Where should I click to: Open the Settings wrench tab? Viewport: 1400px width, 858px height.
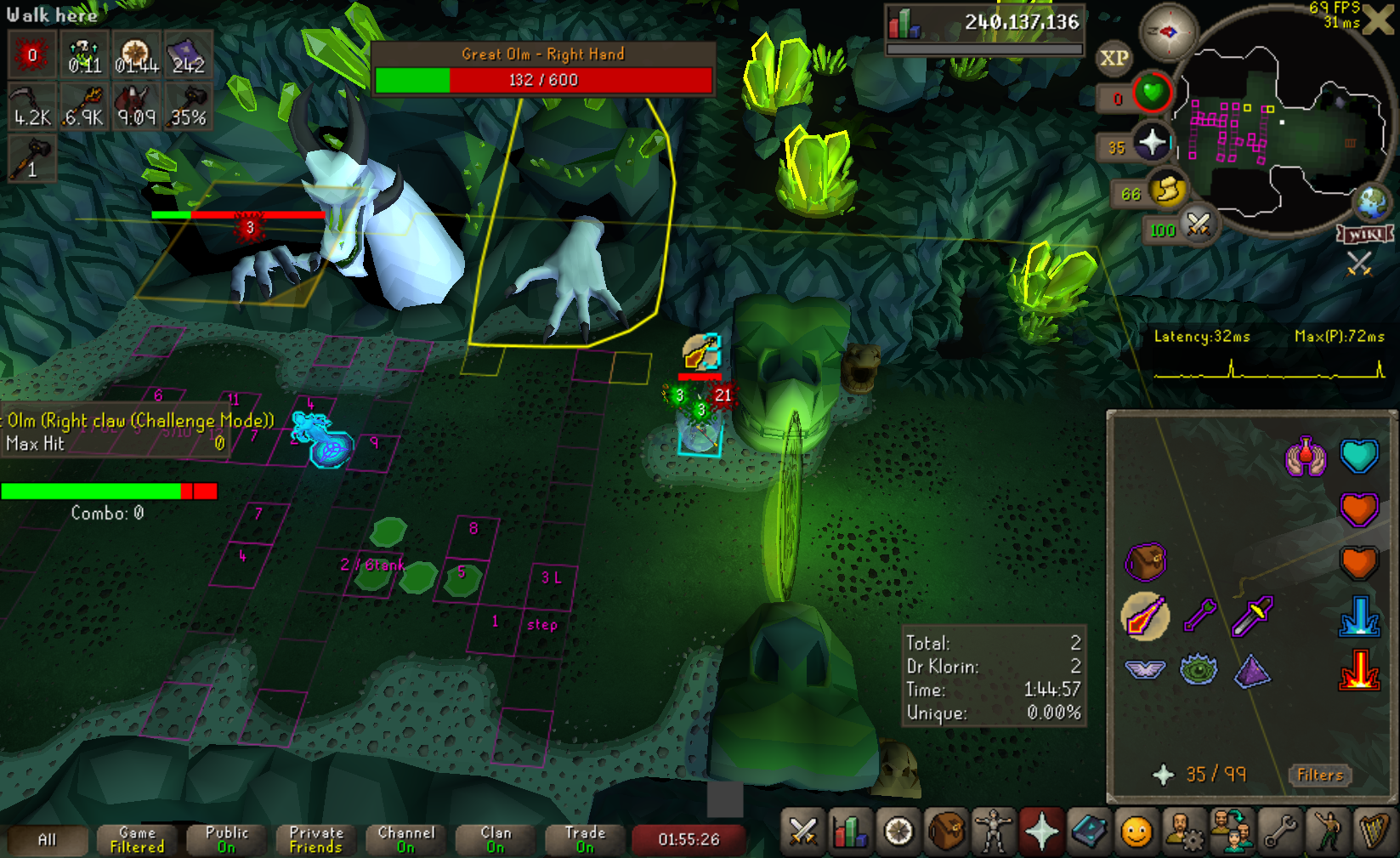[1279, 832]
